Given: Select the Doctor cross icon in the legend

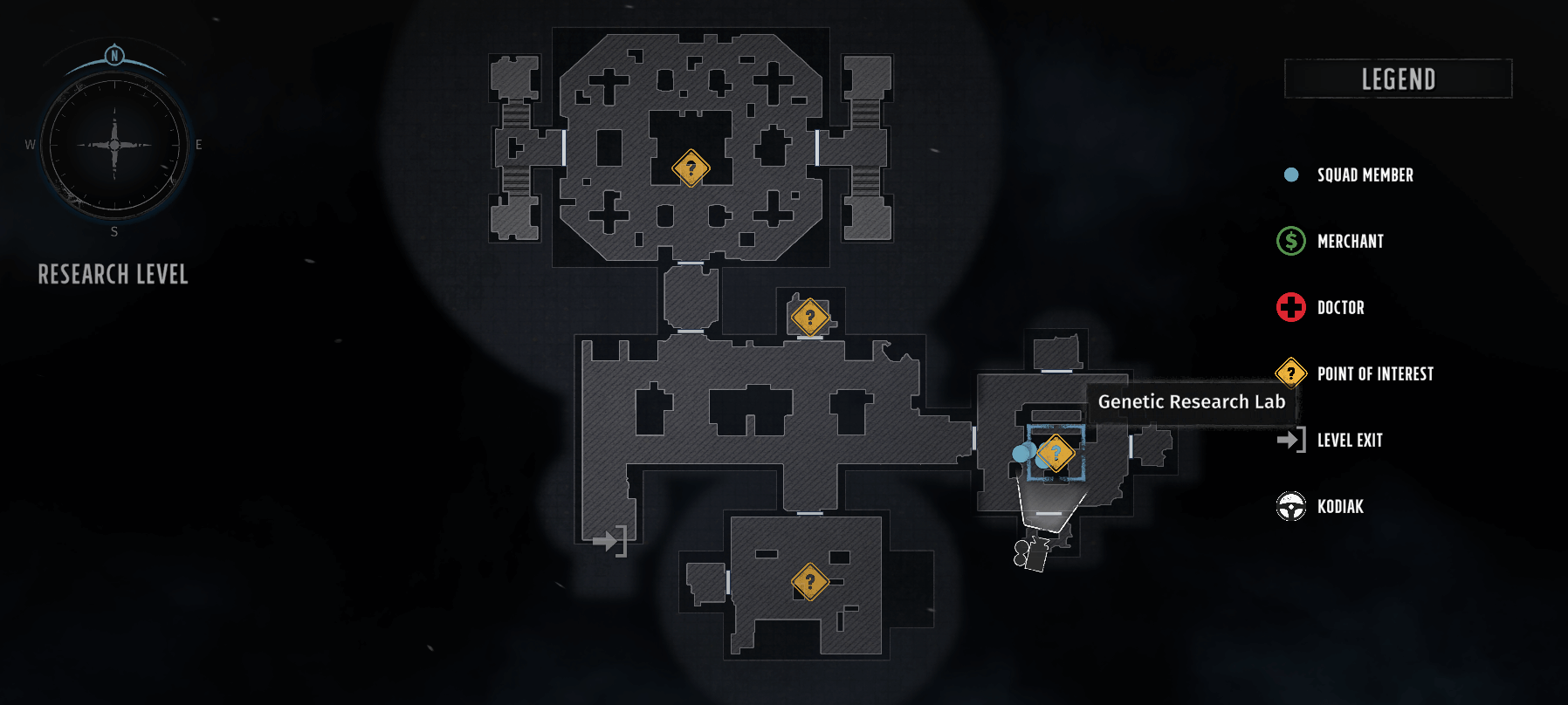Looking at the screenshot, I should (x=1289, y=307).
